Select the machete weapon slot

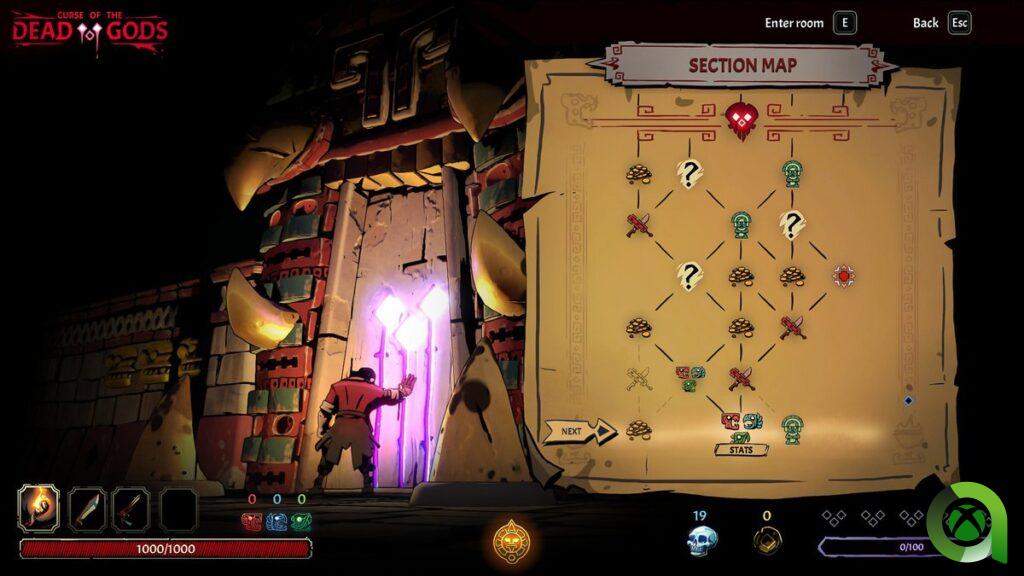click(87, 509)
